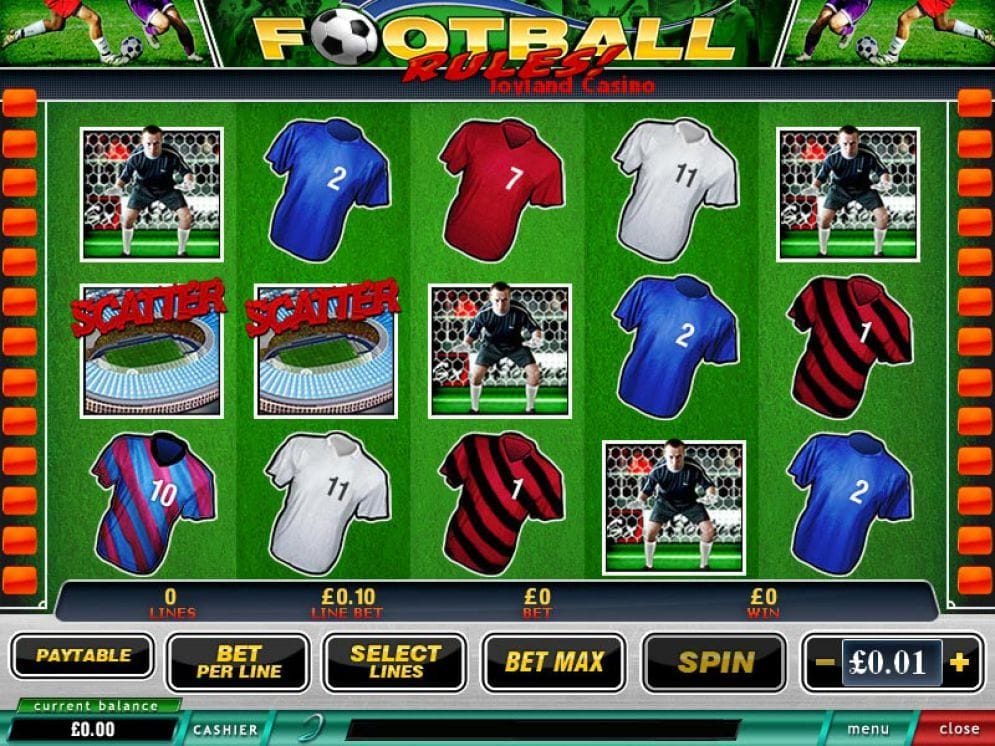Adjust the Bet Per Line button

tap(239, 662)
